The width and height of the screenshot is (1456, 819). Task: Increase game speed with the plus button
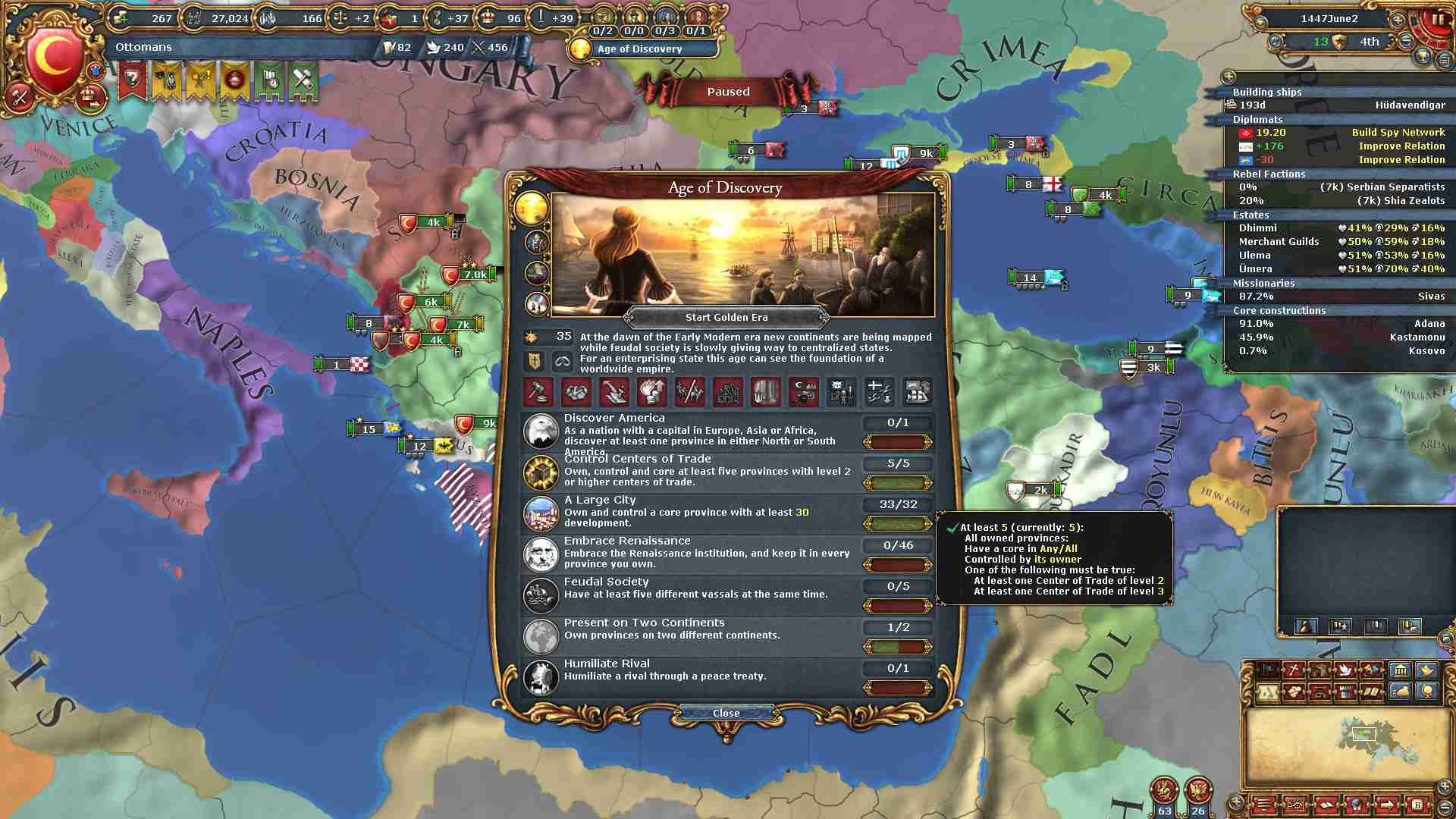coord(1398,19)
